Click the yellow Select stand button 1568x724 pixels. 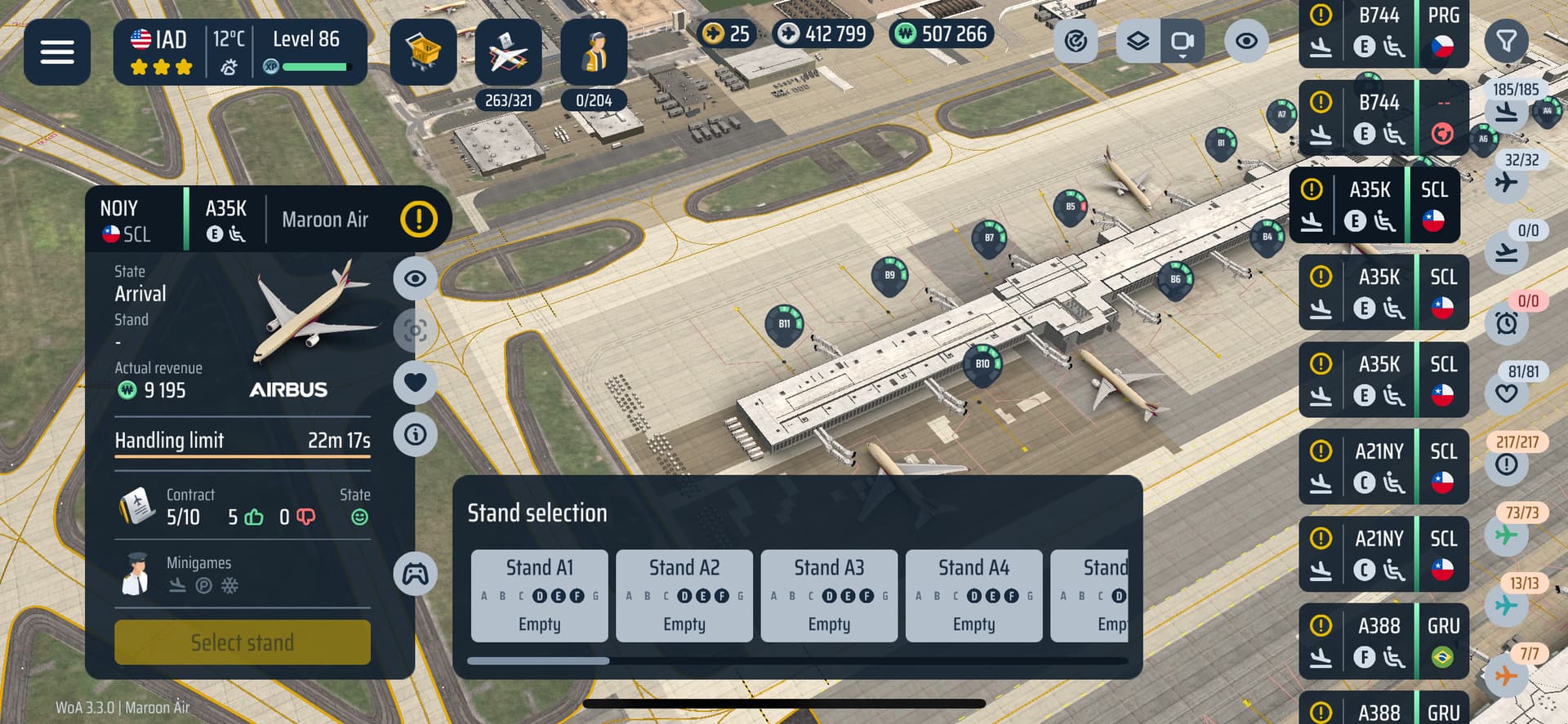[x=243, y=642]
